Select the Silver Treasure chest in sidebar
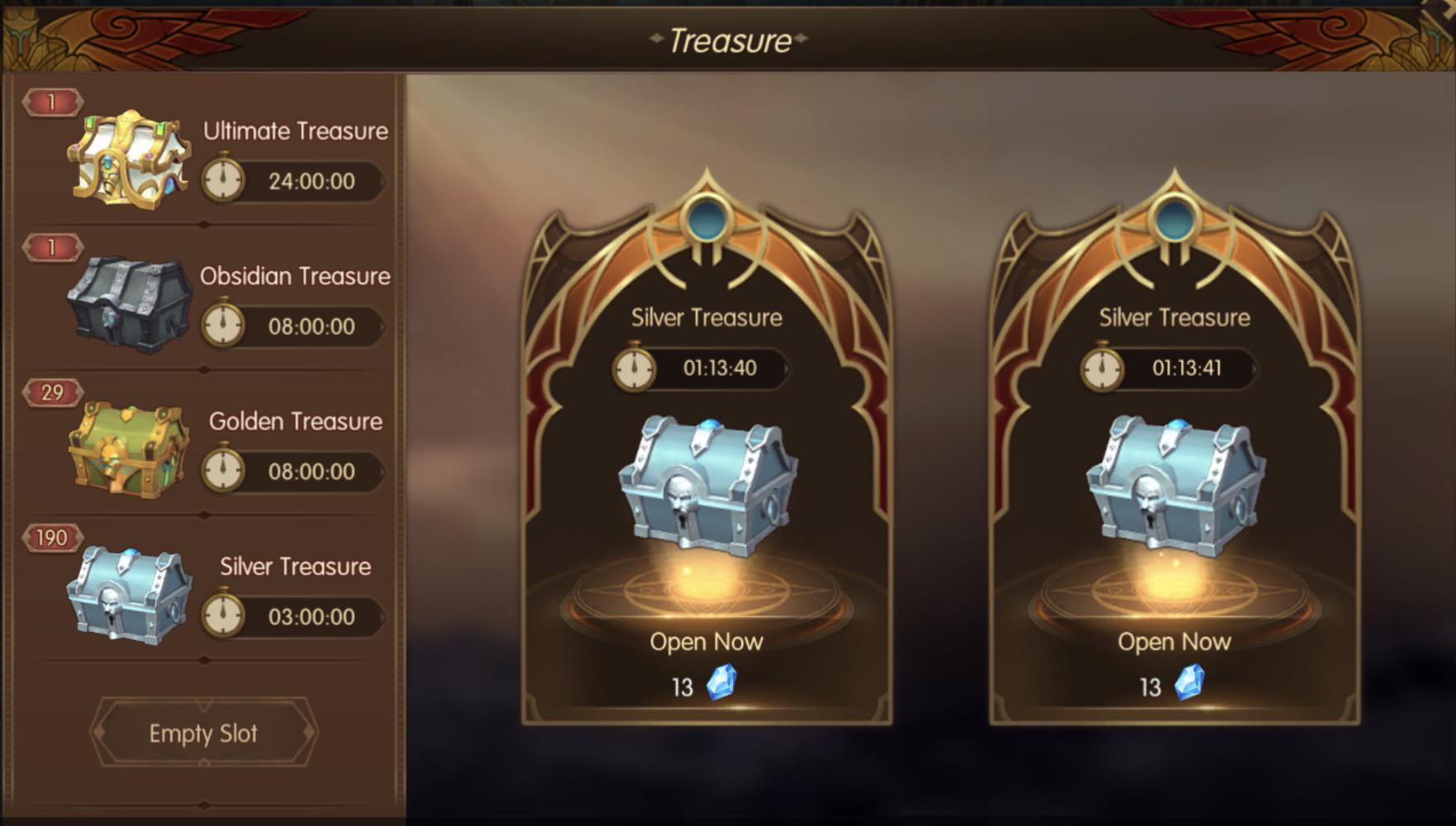The image size is (1456, 826). point(128,595)
